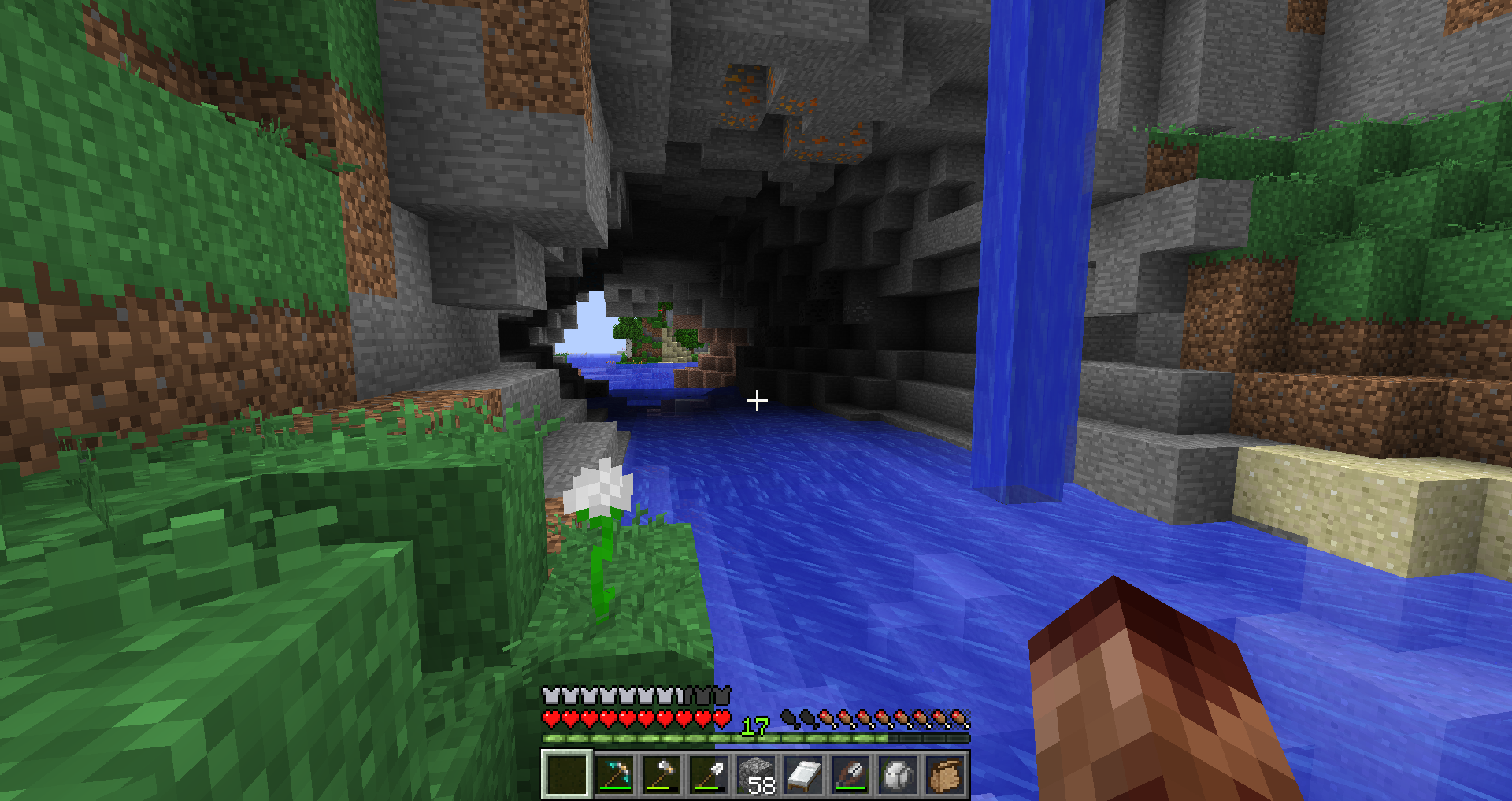Choose the brown-and-white tool beside the bed

click(x=850, y=775)
